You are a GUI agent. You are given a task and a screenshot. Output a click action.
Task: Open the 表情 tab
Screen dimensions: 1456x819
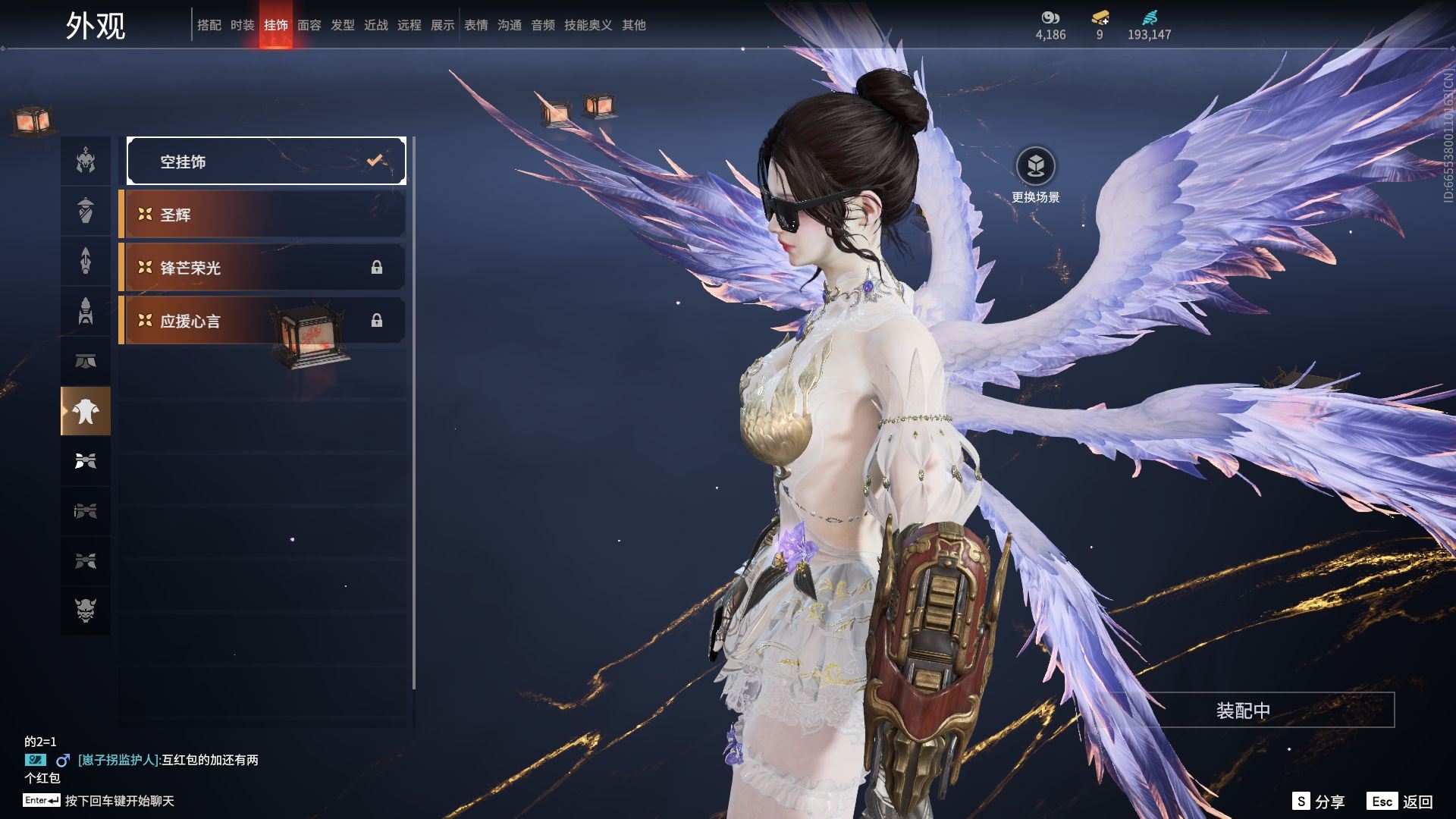[x=475, y=25]
